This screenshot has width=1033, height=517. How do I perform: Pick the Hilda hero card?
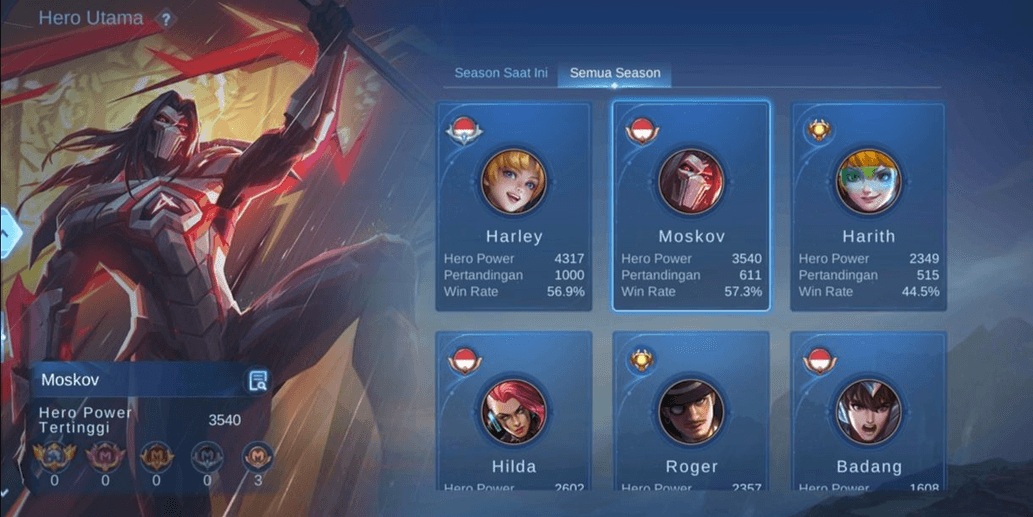coord(514,412)
